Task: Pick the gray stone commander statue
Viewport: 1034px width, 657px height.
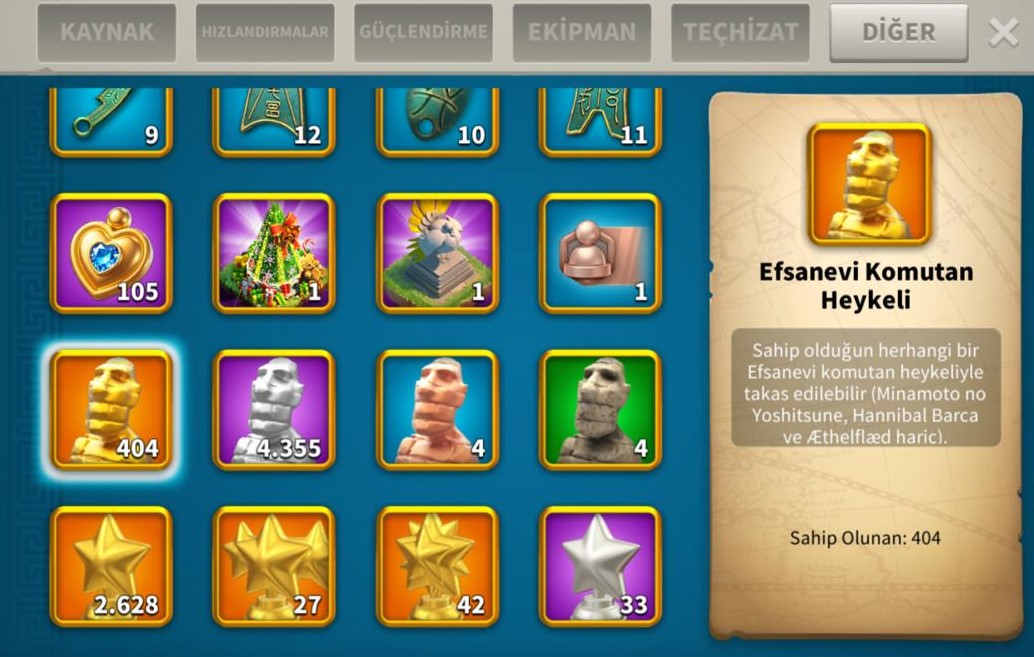Action: (x=600, y=410)
